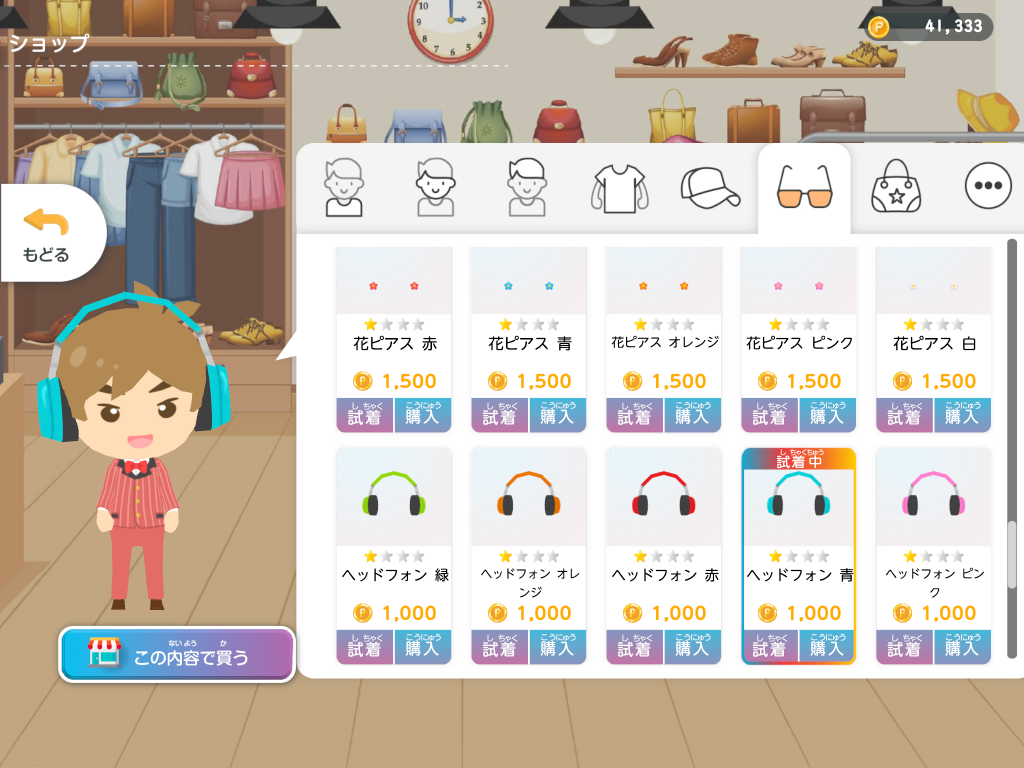The height and width of the screenshot is (768, 1024).
Task: Open the cap hats tab
Action: click(x=711, y=186)
